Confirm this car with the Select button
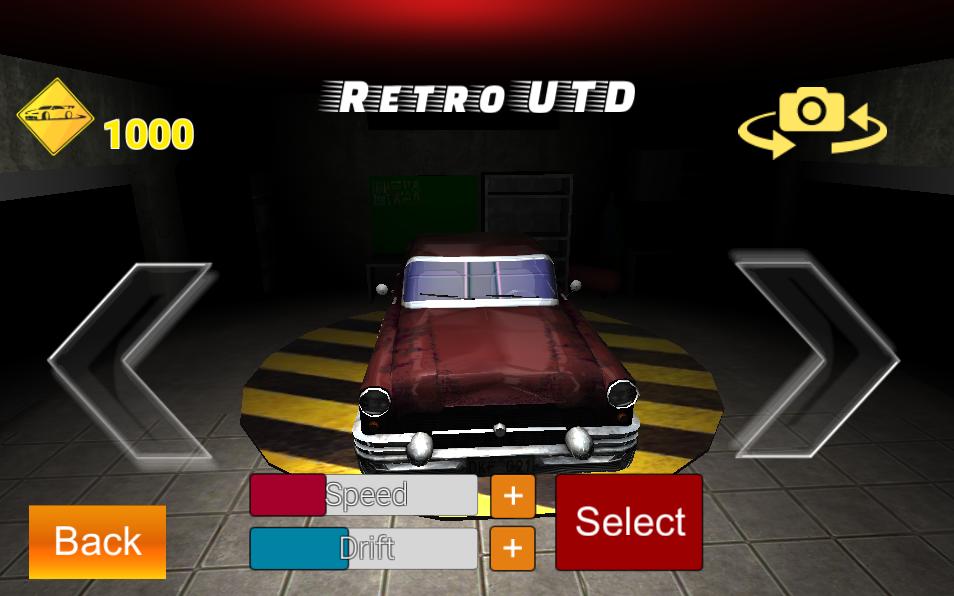This screenshot has width=954, height=596. pyautogui.click(x=629, y=522)
